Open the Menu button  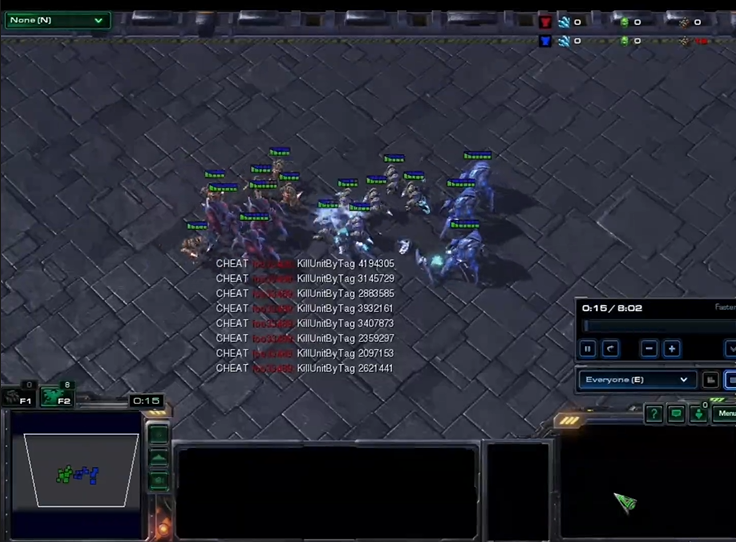725,413
